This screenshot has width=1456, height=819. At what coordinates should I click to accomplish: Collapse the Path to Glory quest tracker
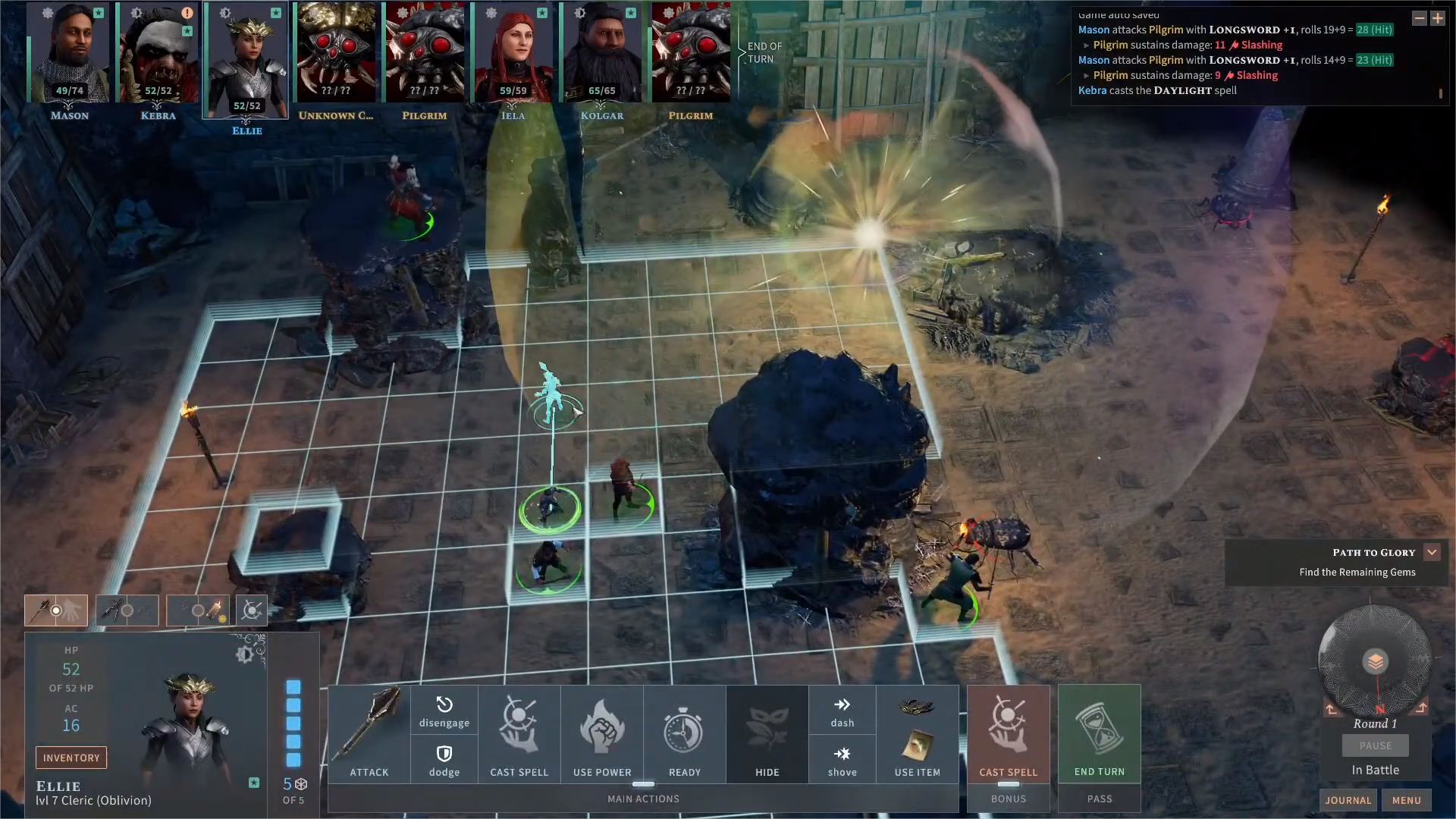coord(1432,552)
